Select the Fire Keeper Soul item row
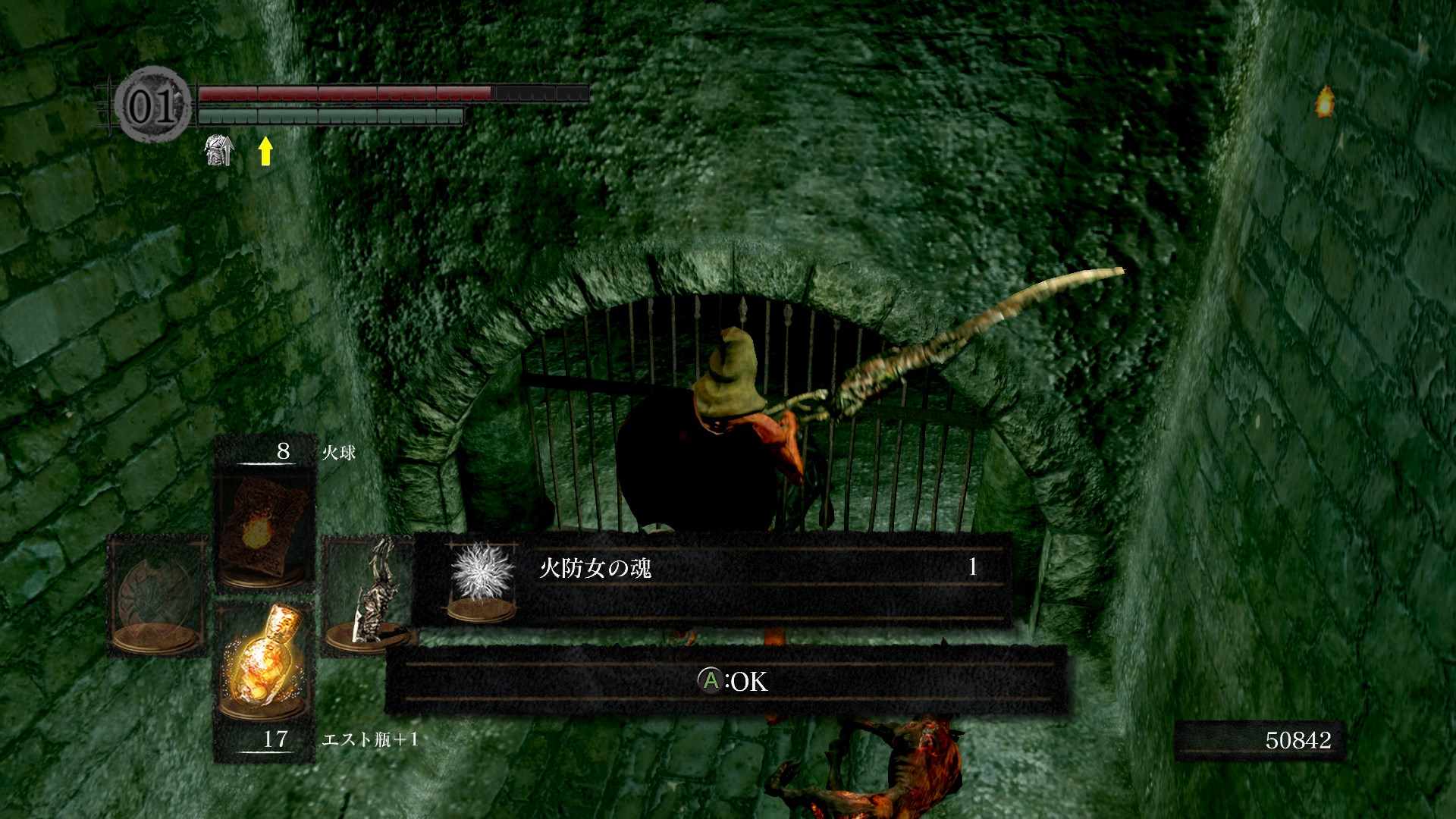Viewport: 1456px width, 819px height. tap(711, 579)
